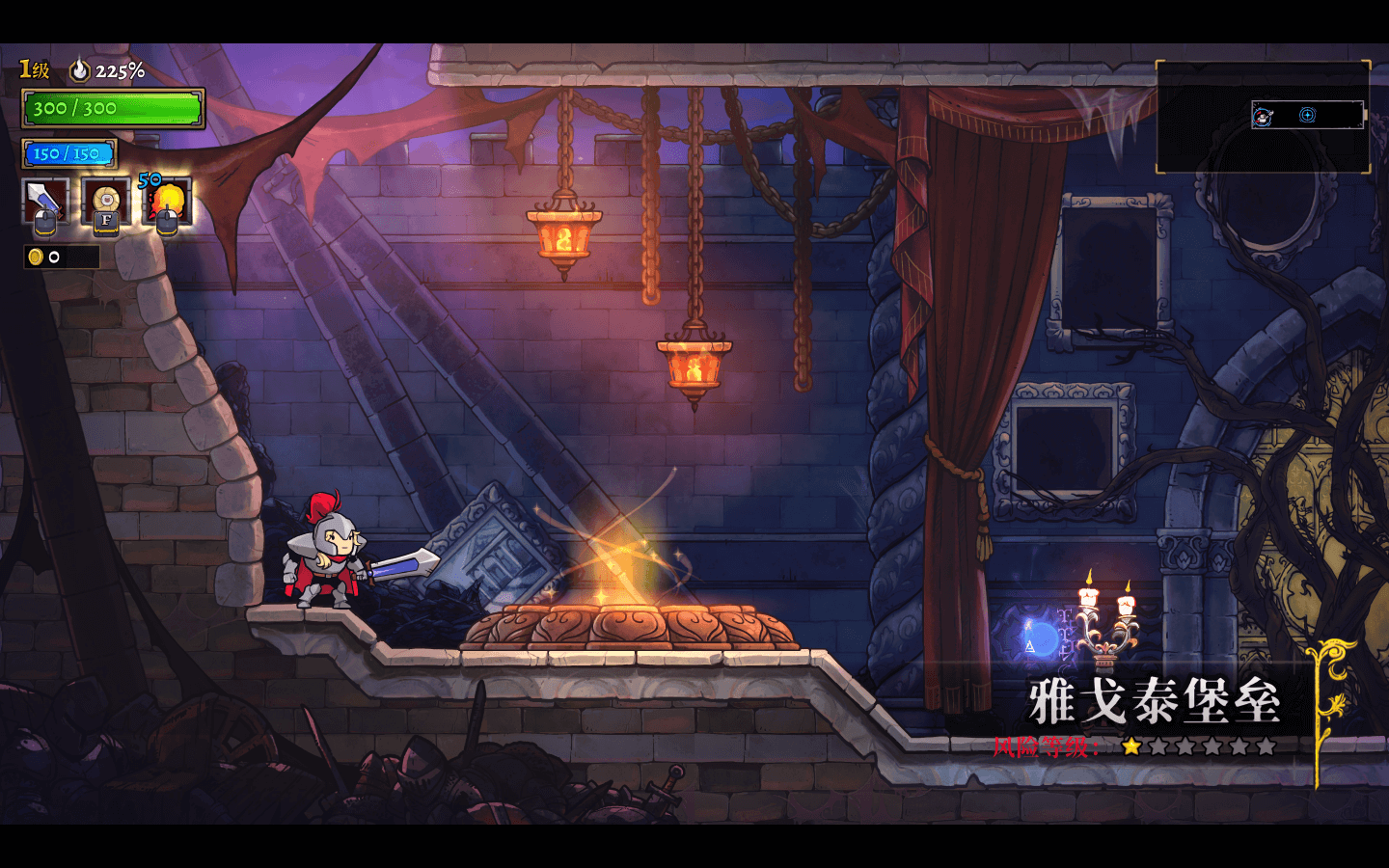
Task: Activate the shield talent icon
Action: coord(106,202)
